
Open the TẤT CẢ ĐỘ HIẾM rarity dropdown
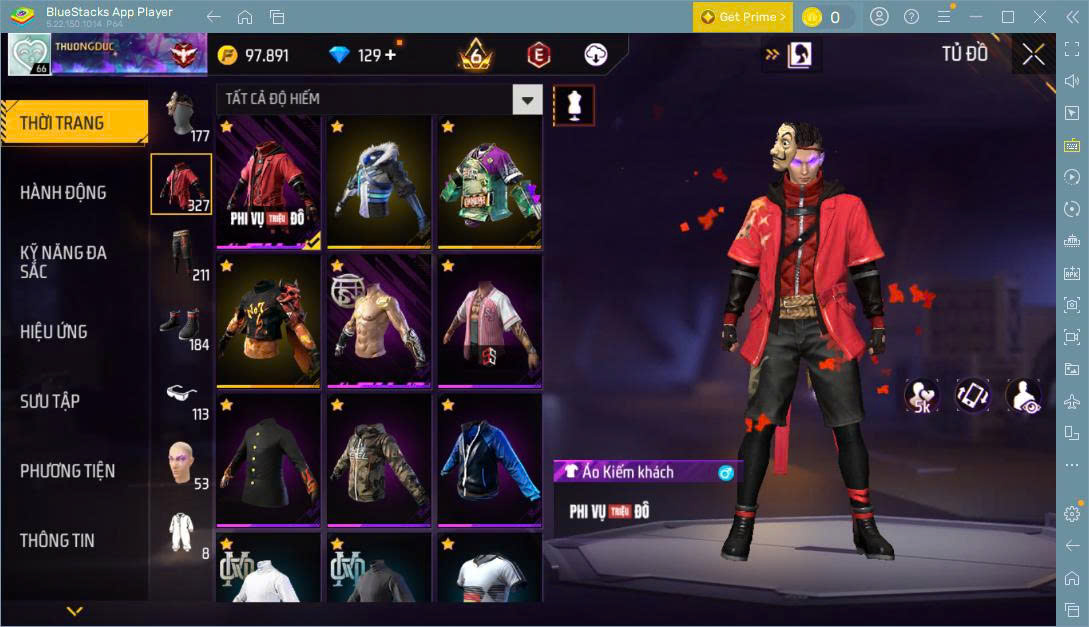[x=527, y=99]
